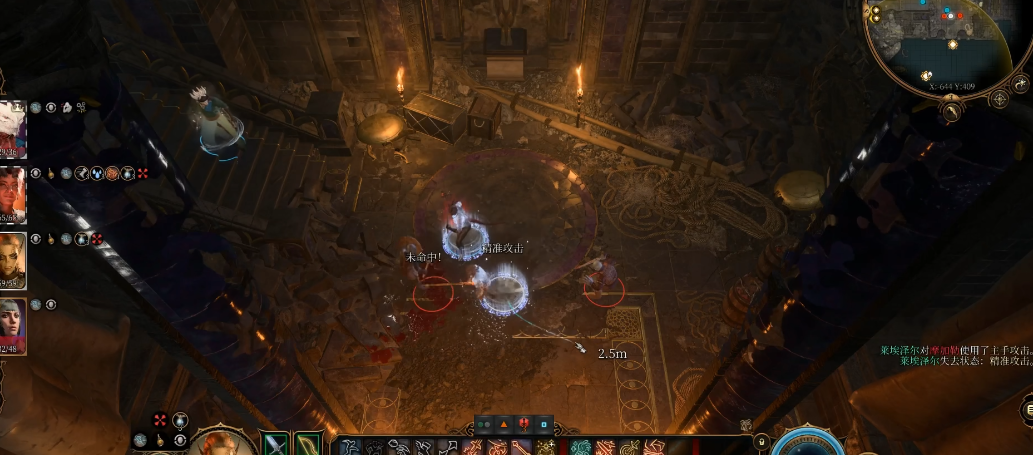Select the red shield hotbar filter

point(524,424)
